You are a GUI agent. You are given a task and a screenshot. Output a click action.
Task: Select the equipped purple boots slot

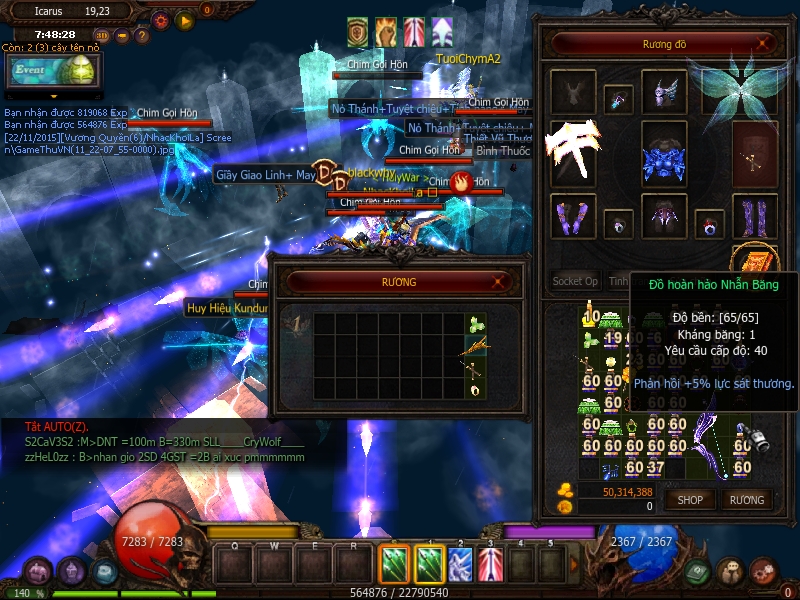(755, 216)
